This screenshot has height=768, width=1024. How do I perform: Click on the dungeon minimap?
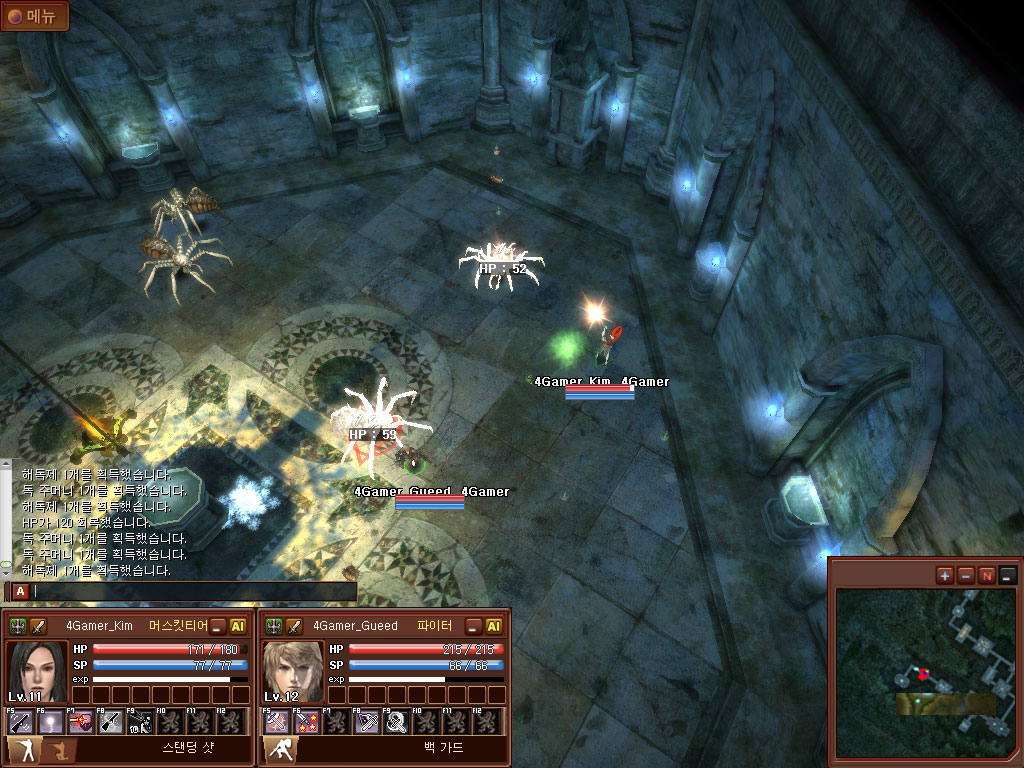point(924,670)
